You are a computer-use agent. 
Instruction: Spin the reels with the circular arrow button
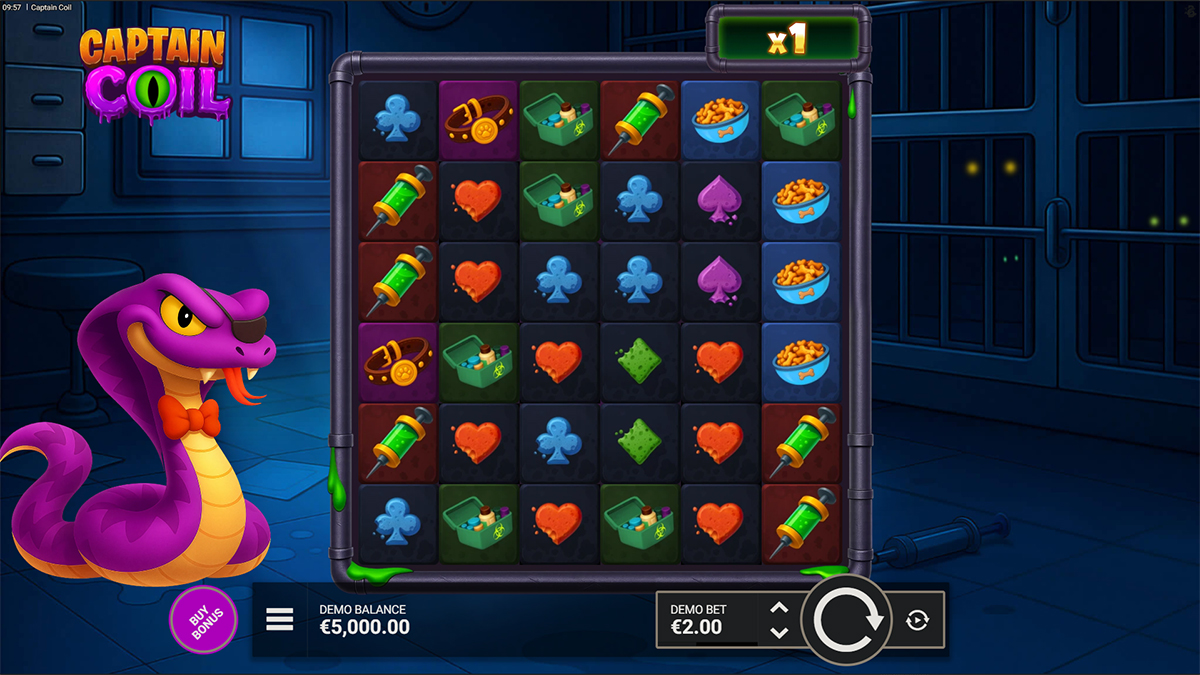(849, 620)
